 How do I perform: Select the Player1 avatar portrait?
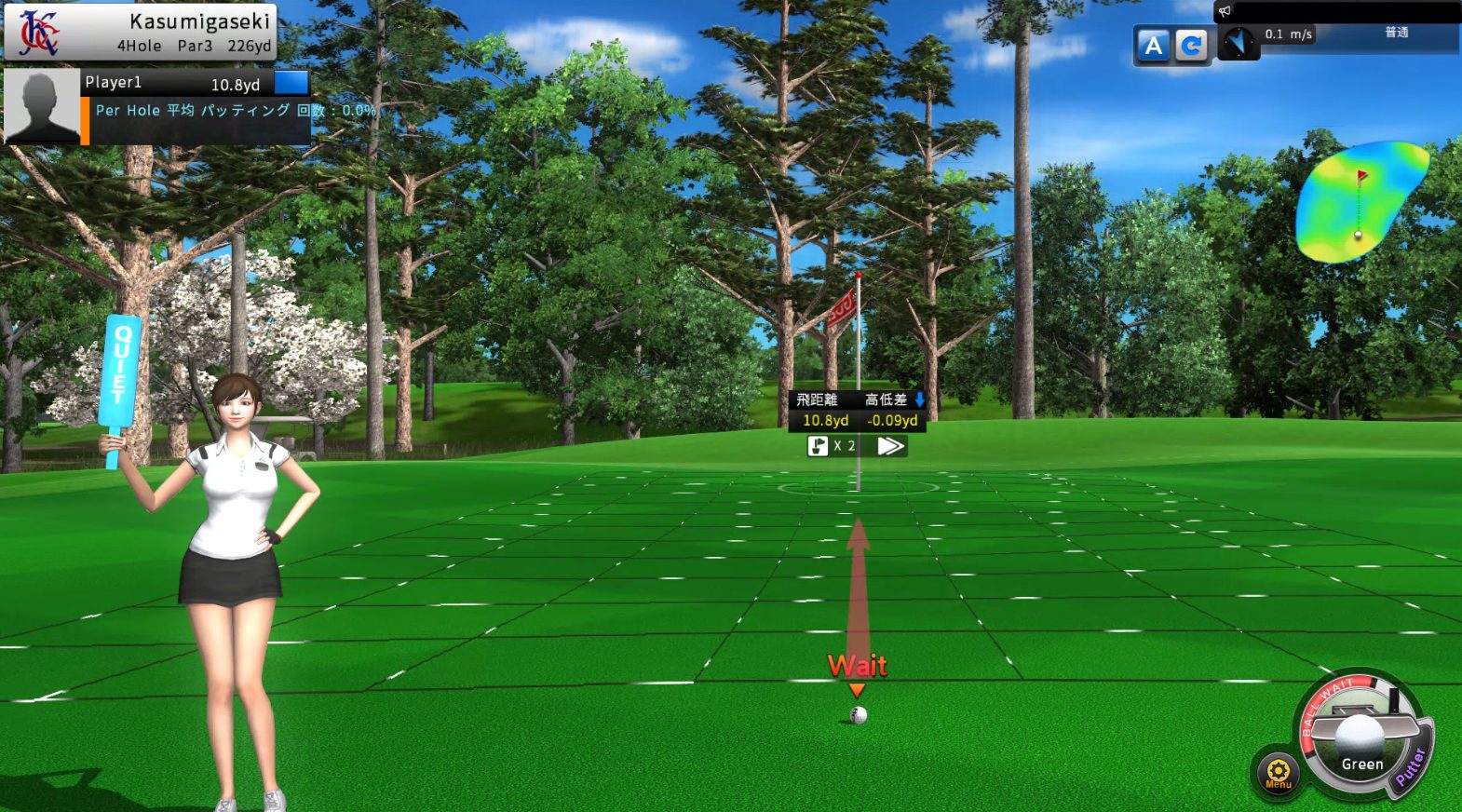[x=43, y=107]
